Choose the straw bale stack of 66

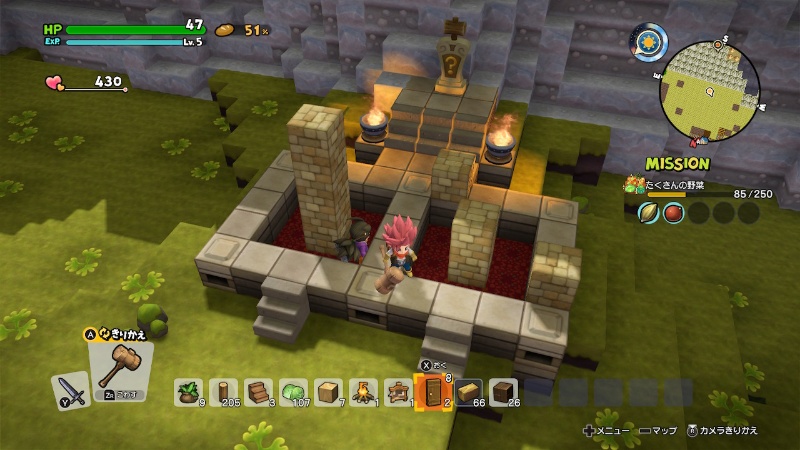(x=469, y=391)
